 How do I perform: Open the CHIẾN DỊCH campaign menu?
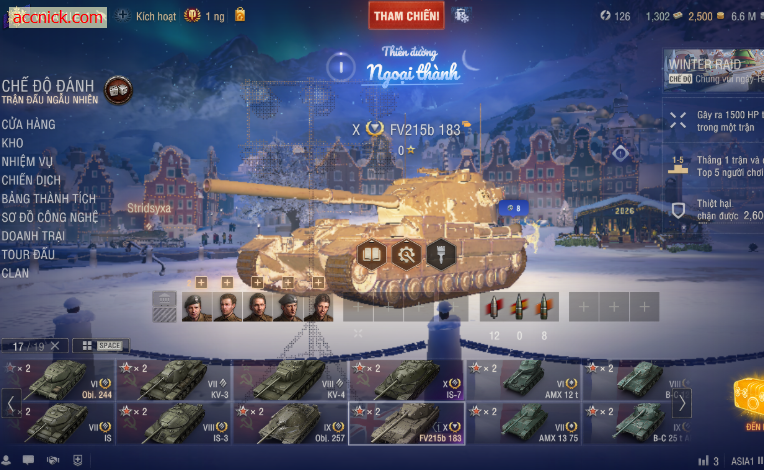coord(29,179)
